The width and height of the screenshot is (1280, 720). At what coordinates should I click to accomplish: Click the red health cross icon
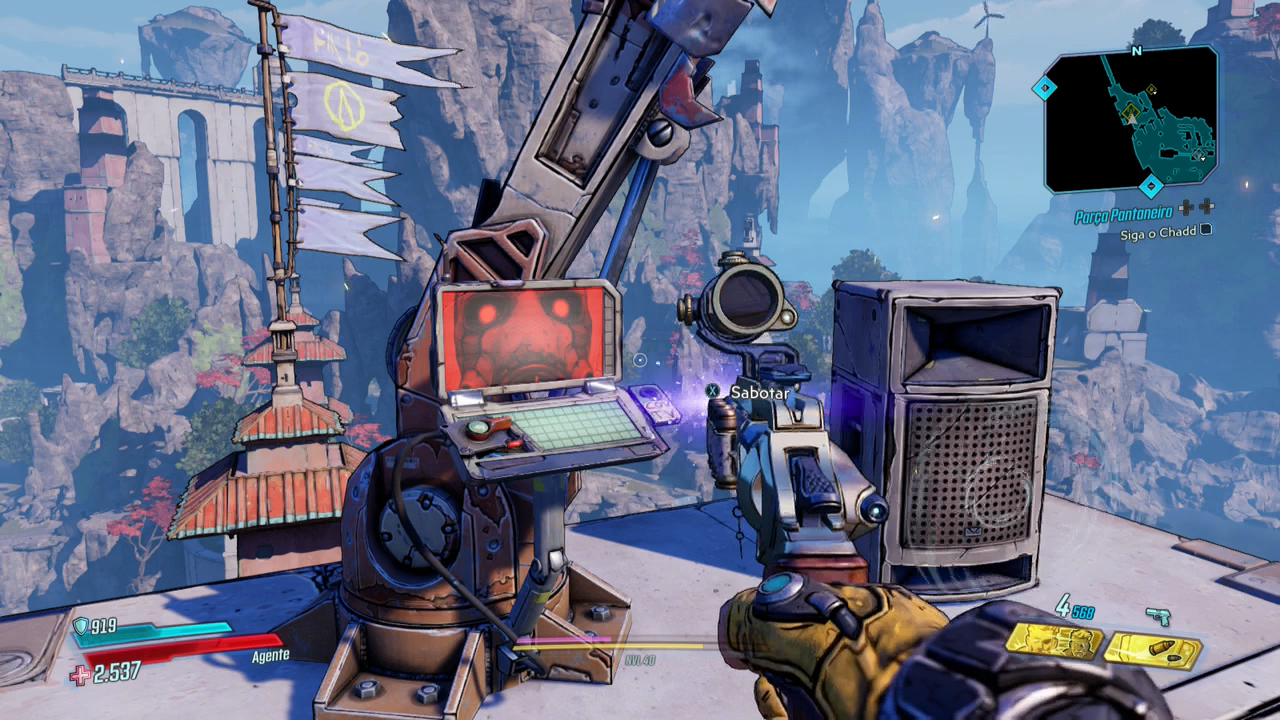[80, 675]
